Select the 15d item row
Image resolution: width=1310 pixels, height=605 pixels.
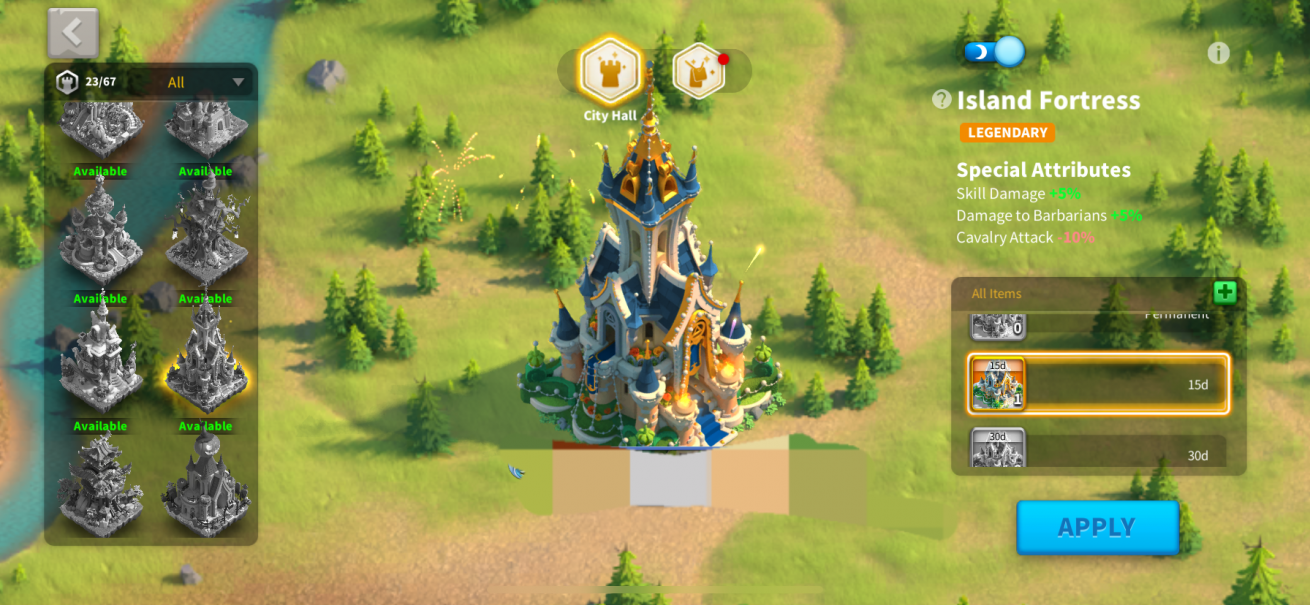point(1098,384)
